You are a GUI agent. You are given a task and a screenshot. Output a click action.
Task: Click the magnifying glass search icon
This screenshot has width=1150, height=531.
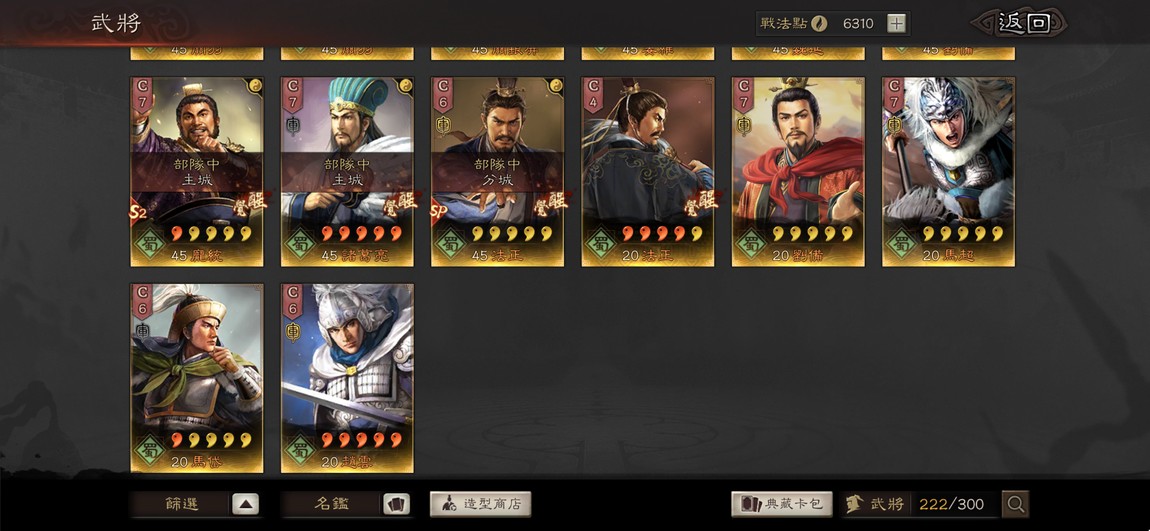[x=1015, y=504]
